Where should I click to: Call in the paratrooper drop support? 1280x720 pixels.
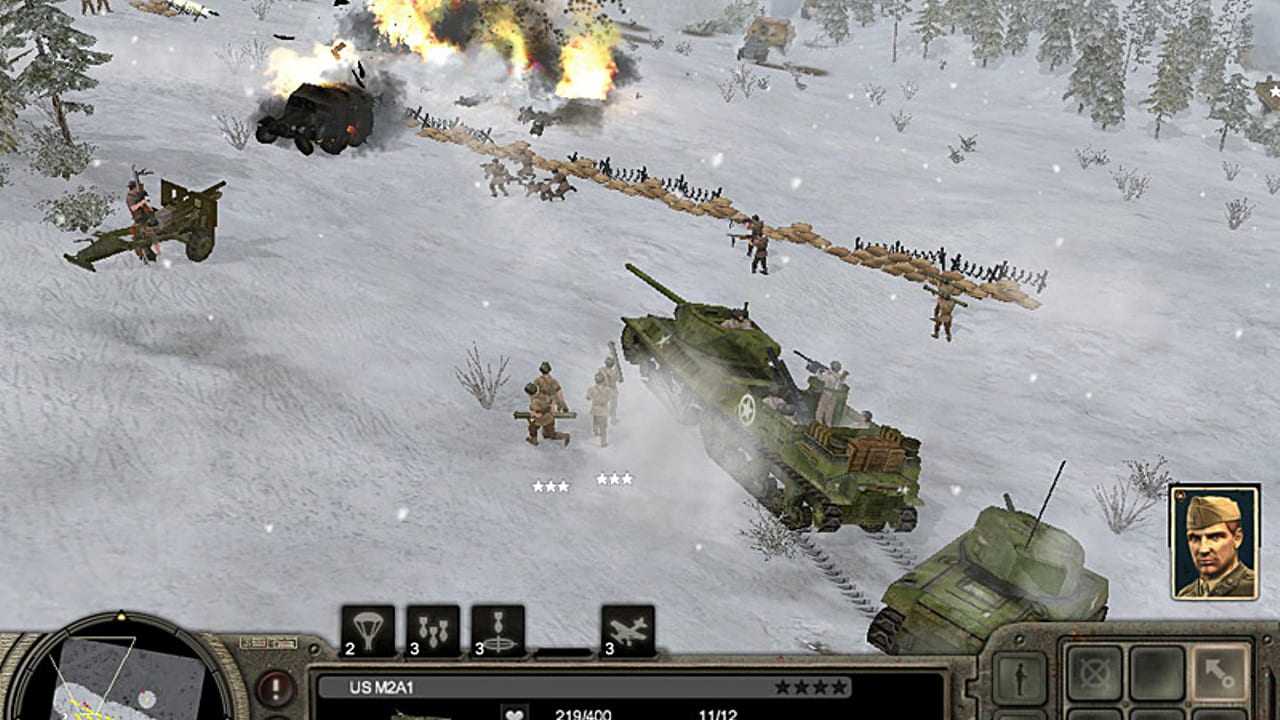367,631
